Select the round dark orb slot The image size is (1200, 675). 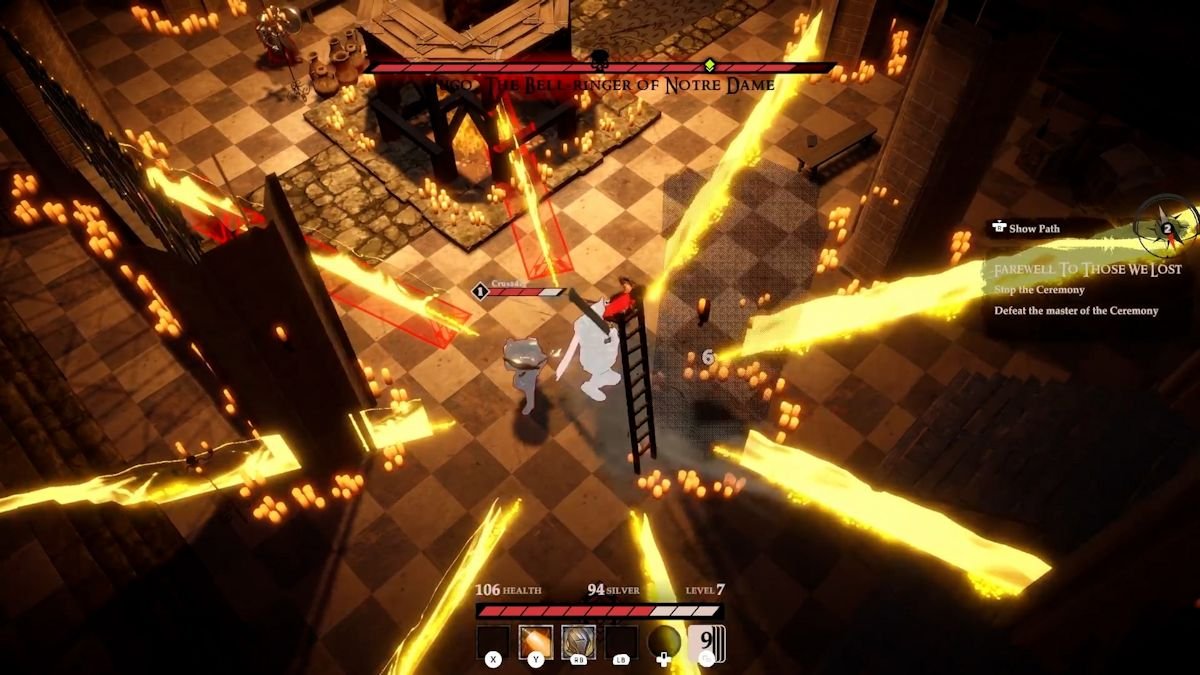point(663,642)
